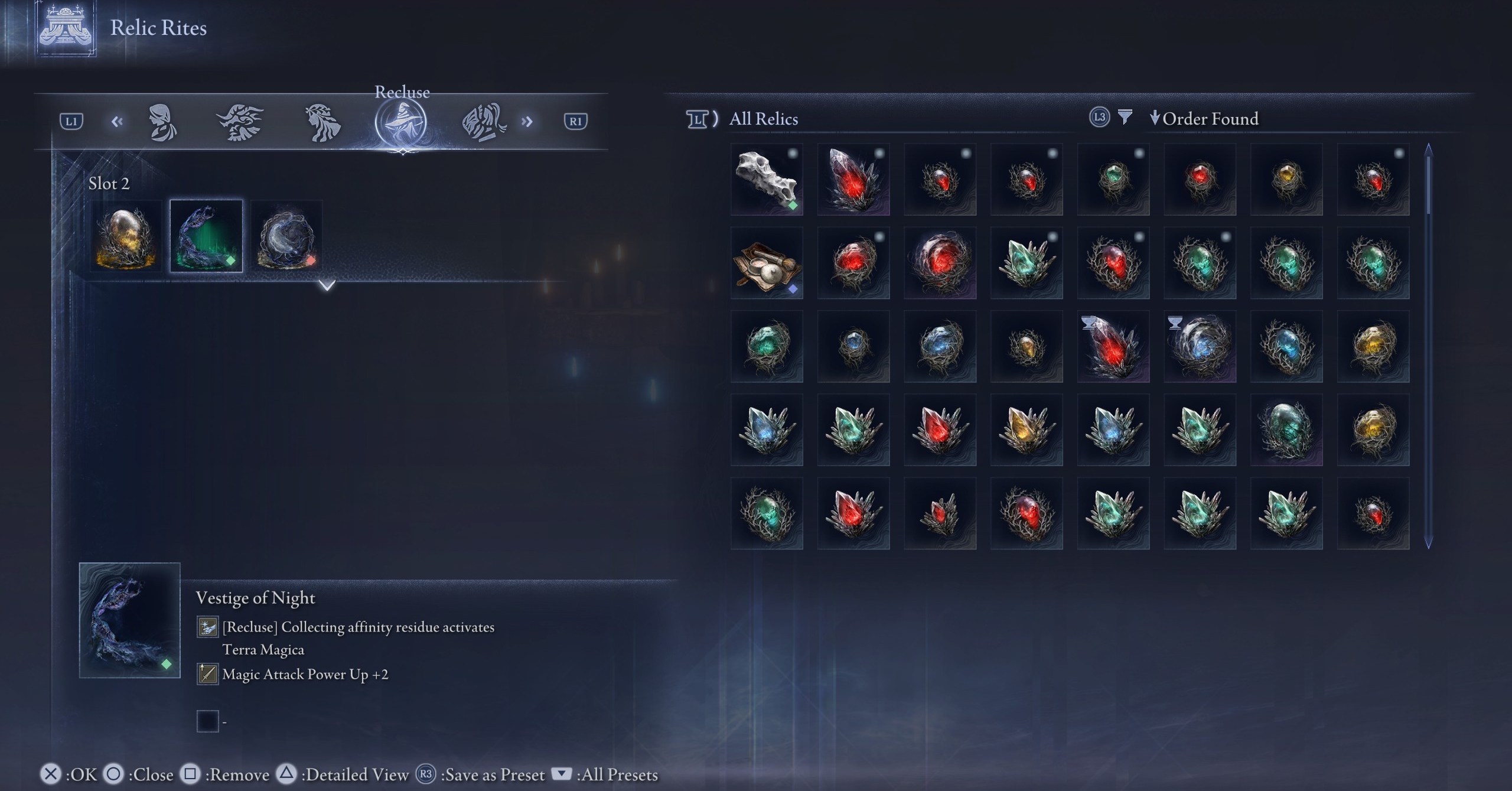Screen dimensions: 1512x791
Task: Click the relic list scrollbar
Action: (x=1428, y=346)
